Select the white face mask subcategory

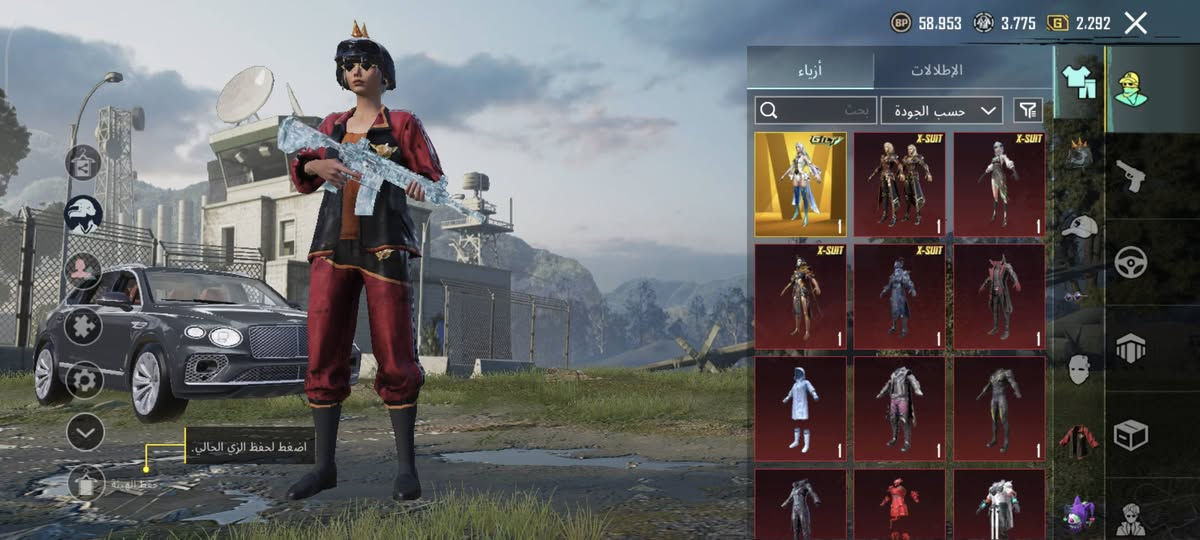coord(1078,370)
